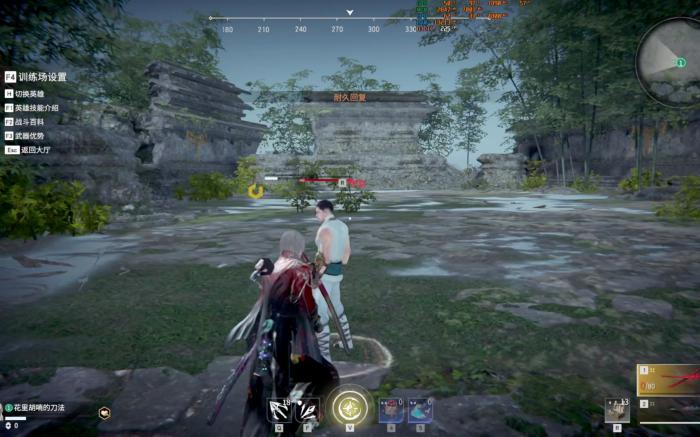Viewport: 700px width, 437px height.
Task: Select the highlighted red weapon slot
Action: click(669, 380)
